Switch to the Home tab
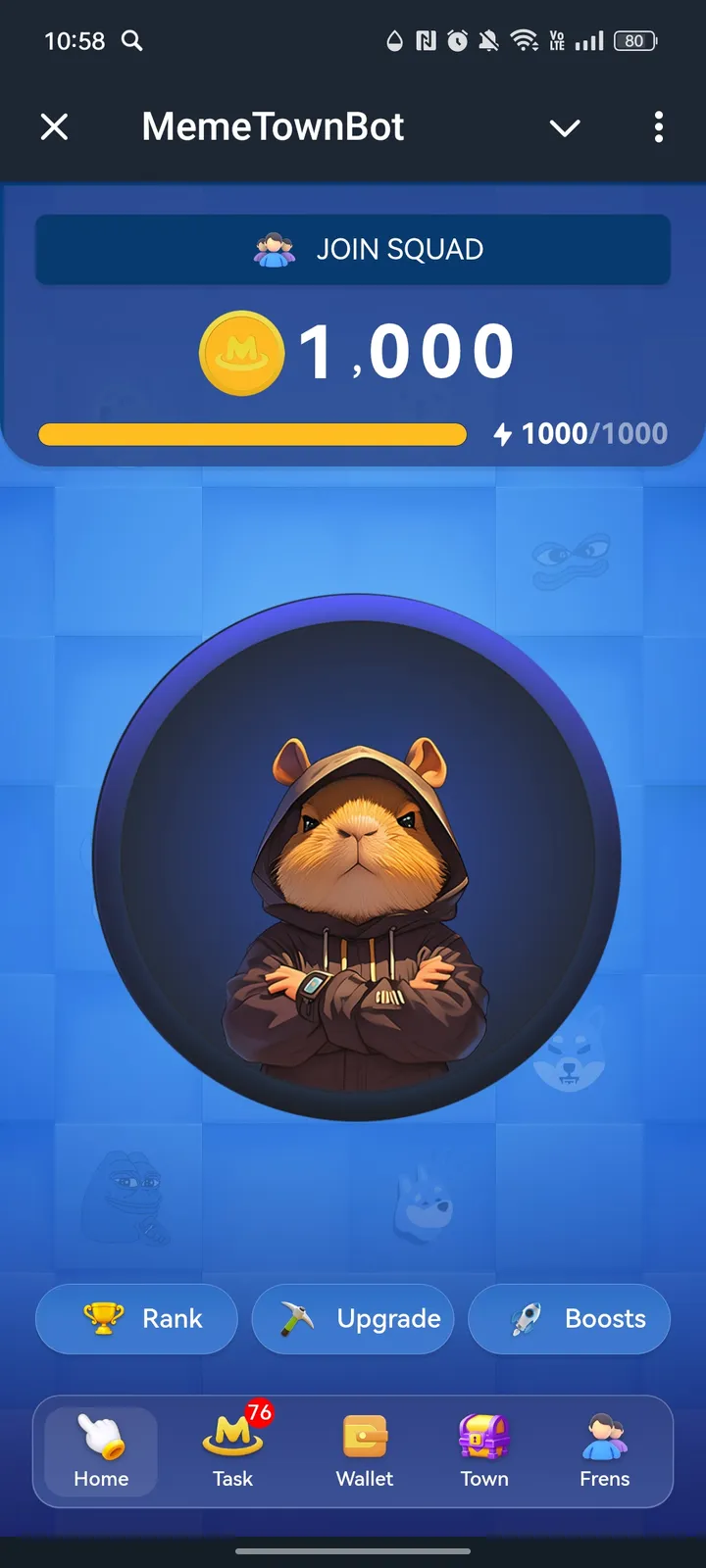 click(101, 1452)
